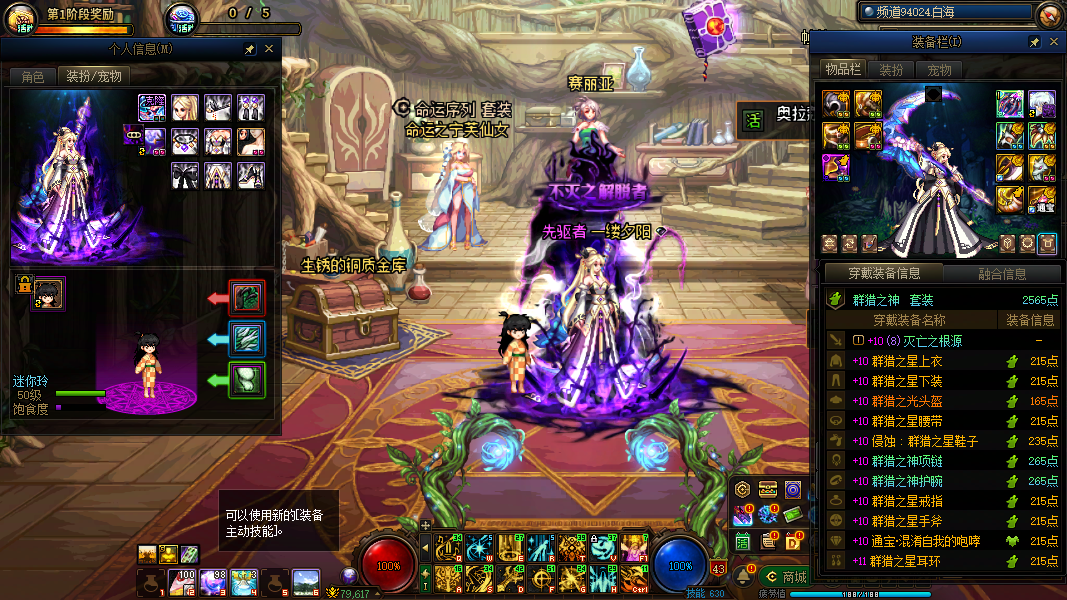Switch to the 宠物 tab in equipment panel
Screen dimensions: 1067x600
pos(939,70)
